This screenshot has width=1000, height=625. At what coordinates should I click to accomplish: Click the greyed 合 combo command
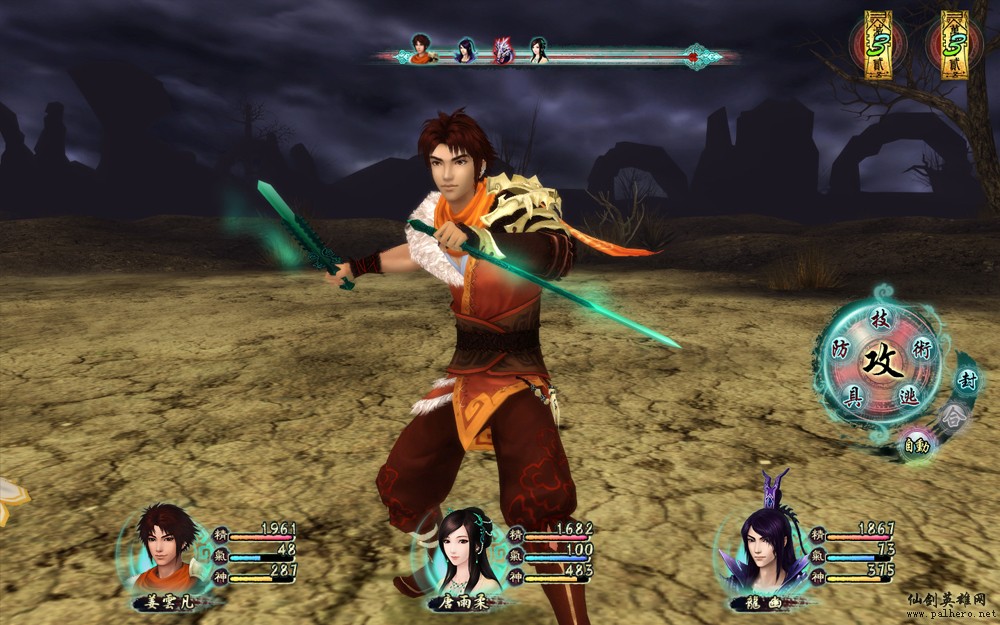pos(951,413)
